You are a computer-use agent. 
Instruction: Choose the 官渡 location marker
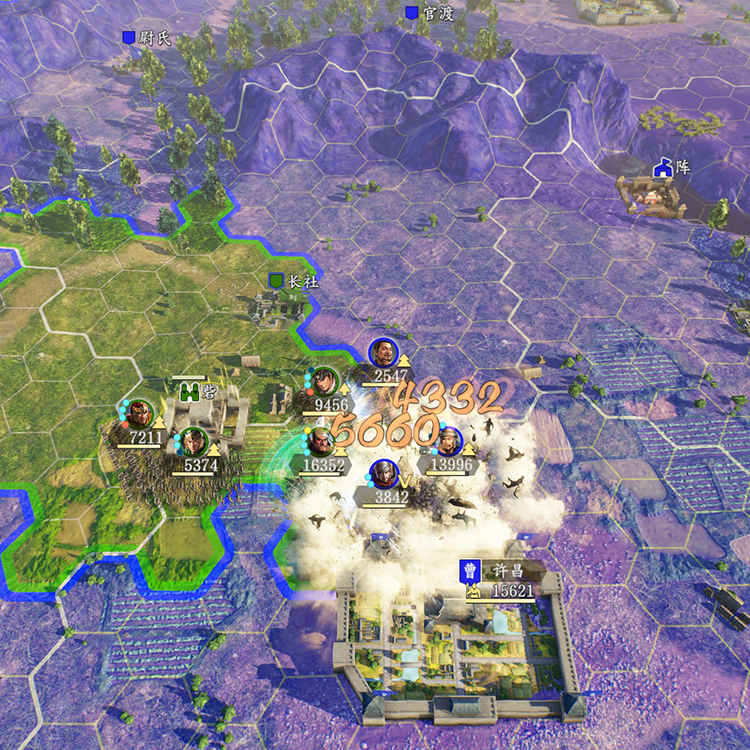tap(430, 13)
